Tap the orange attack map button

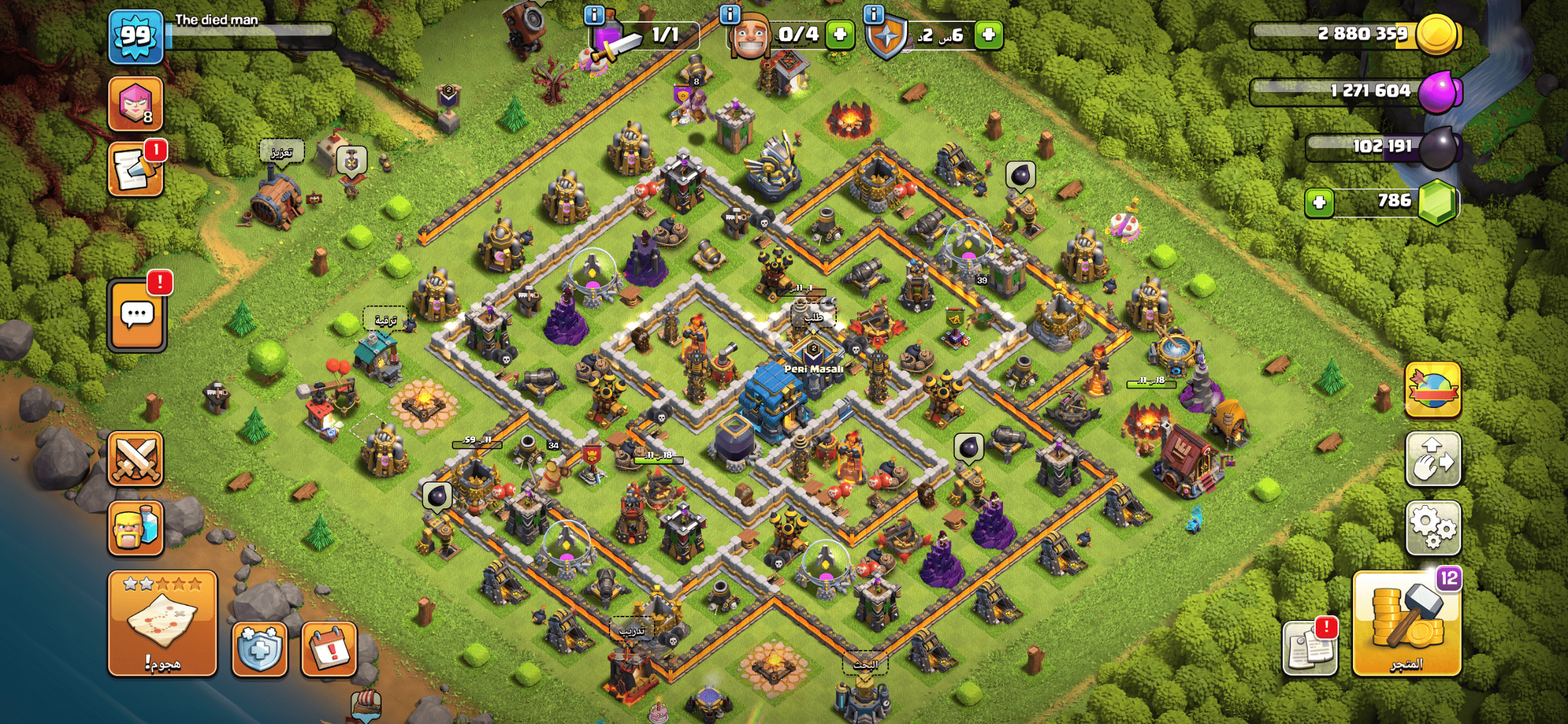[x=162, y=623]
